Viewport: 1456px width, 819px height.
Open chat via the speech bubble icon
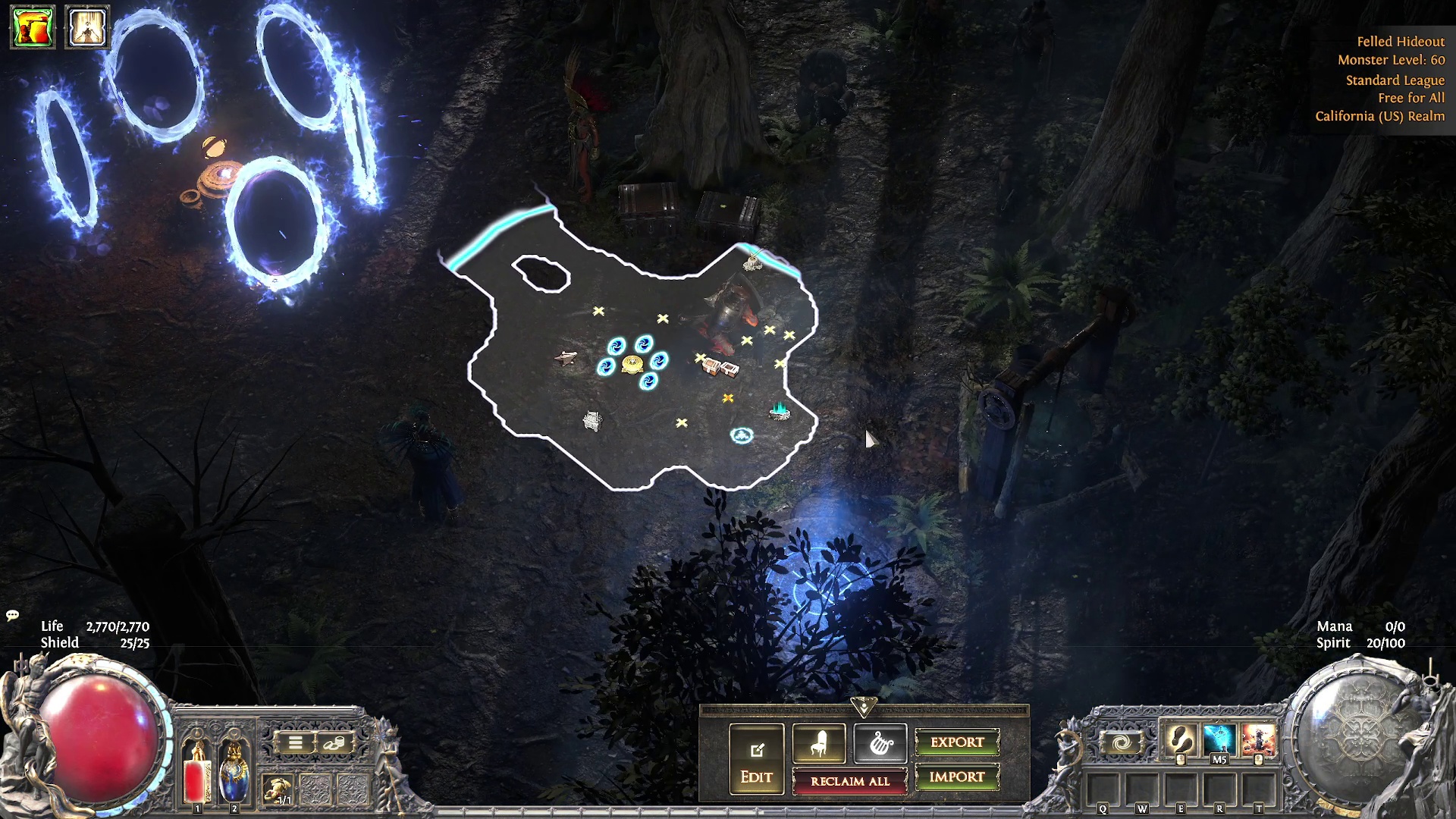click(x=11, y=616)
